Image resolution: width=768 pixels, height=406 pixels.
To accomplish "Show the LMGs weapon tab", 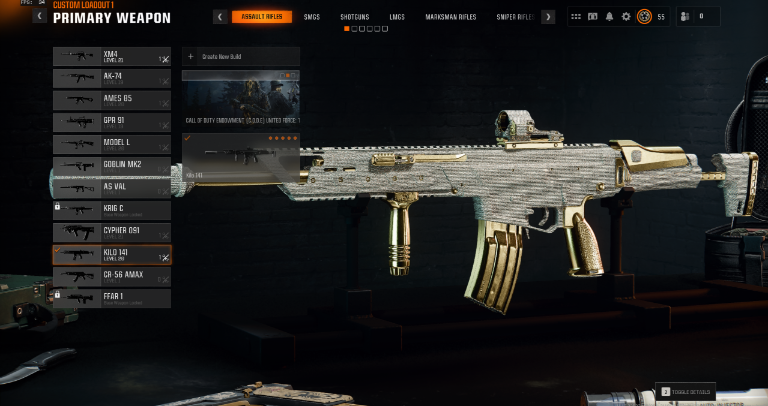I will click(x=396, y=17).
